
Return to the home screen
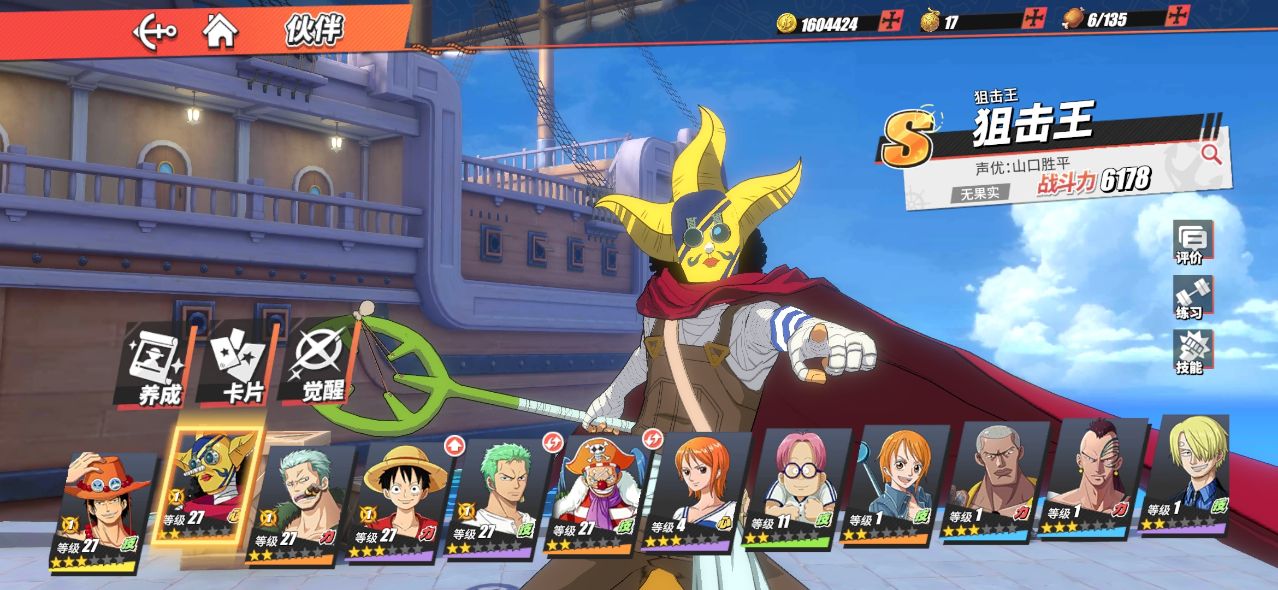220,30
